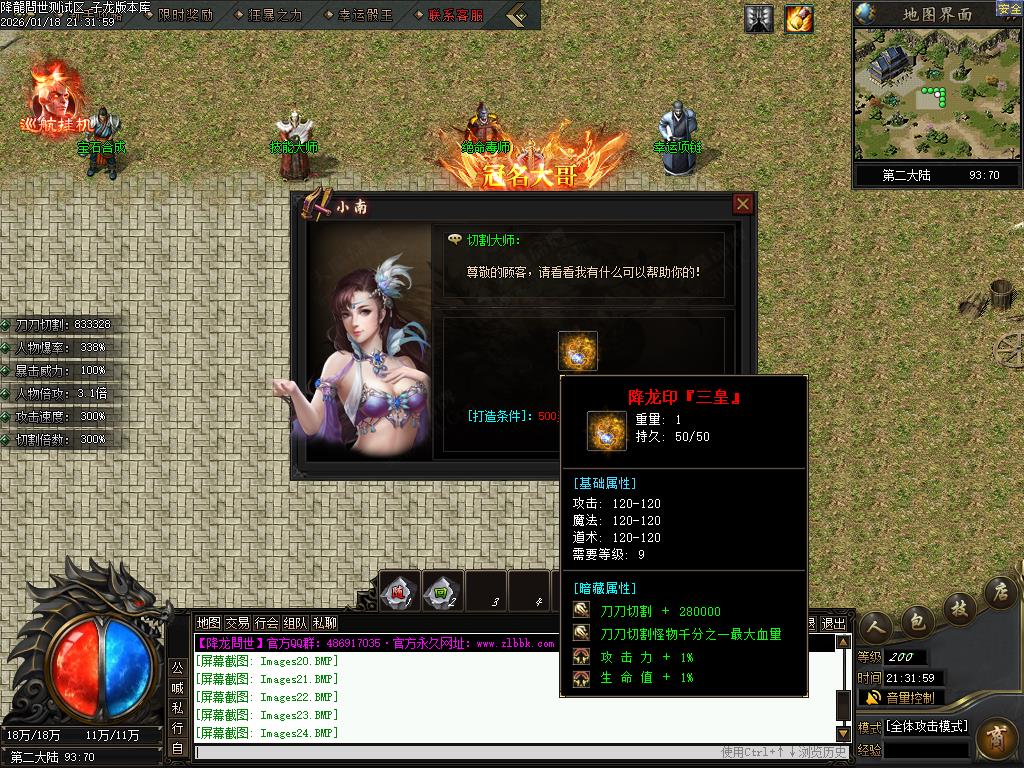Select the 降龙印 item icon in dialog
Viewport: 1024px width, 768px height.
[577, 351]
